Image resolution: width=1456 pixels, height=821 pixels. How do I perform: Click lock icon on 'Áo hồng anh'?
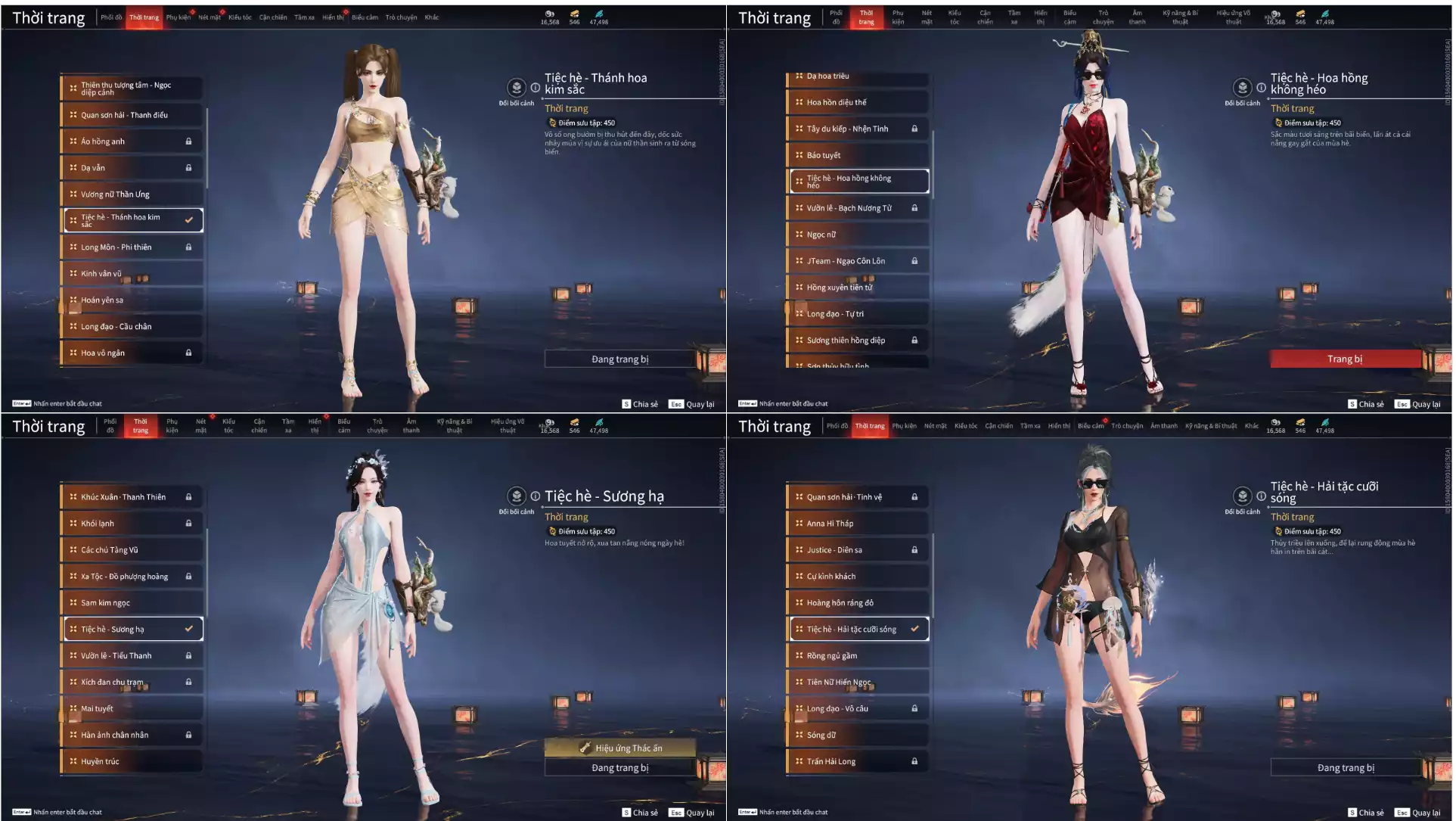(188, 141)
